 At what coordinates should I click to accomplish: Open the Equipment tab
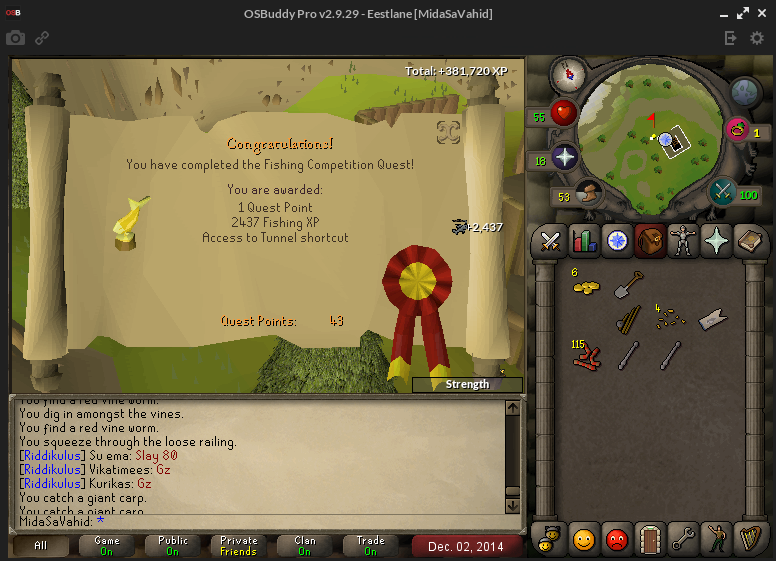click(x=684, y=241)
